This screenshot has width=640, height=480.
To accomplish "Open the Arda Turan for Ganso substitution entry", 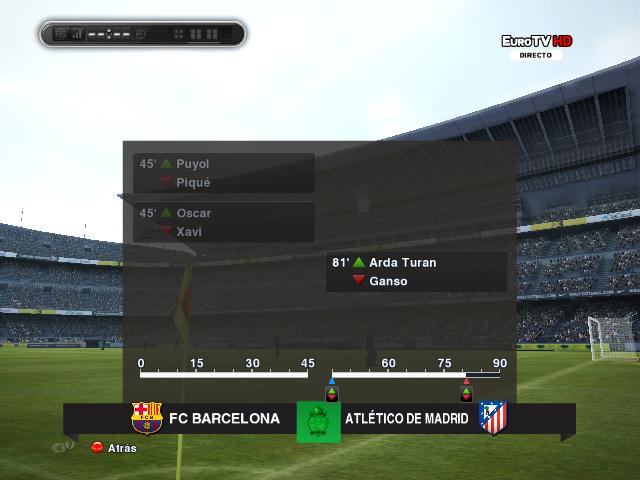I will (x=416, y=272).
